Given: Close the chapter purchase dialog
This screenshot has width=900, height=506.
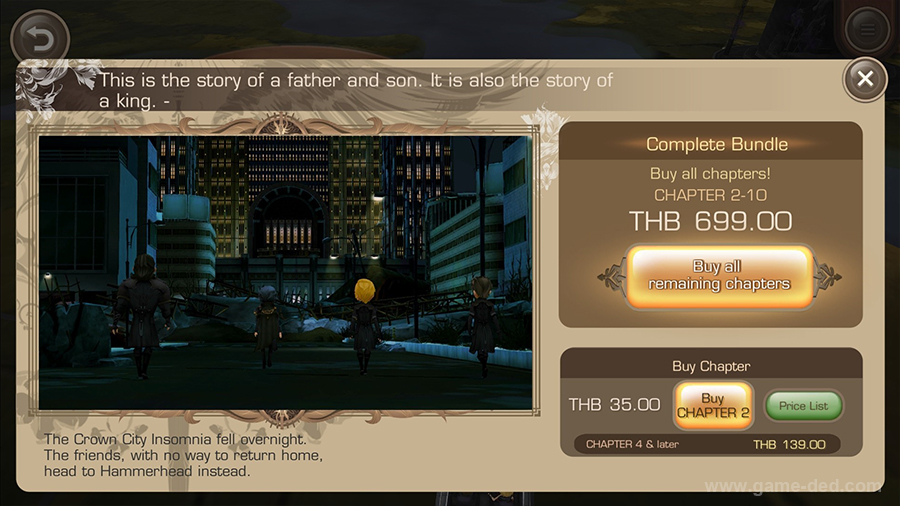Looking at the screenshot, I should click(865, 79).
